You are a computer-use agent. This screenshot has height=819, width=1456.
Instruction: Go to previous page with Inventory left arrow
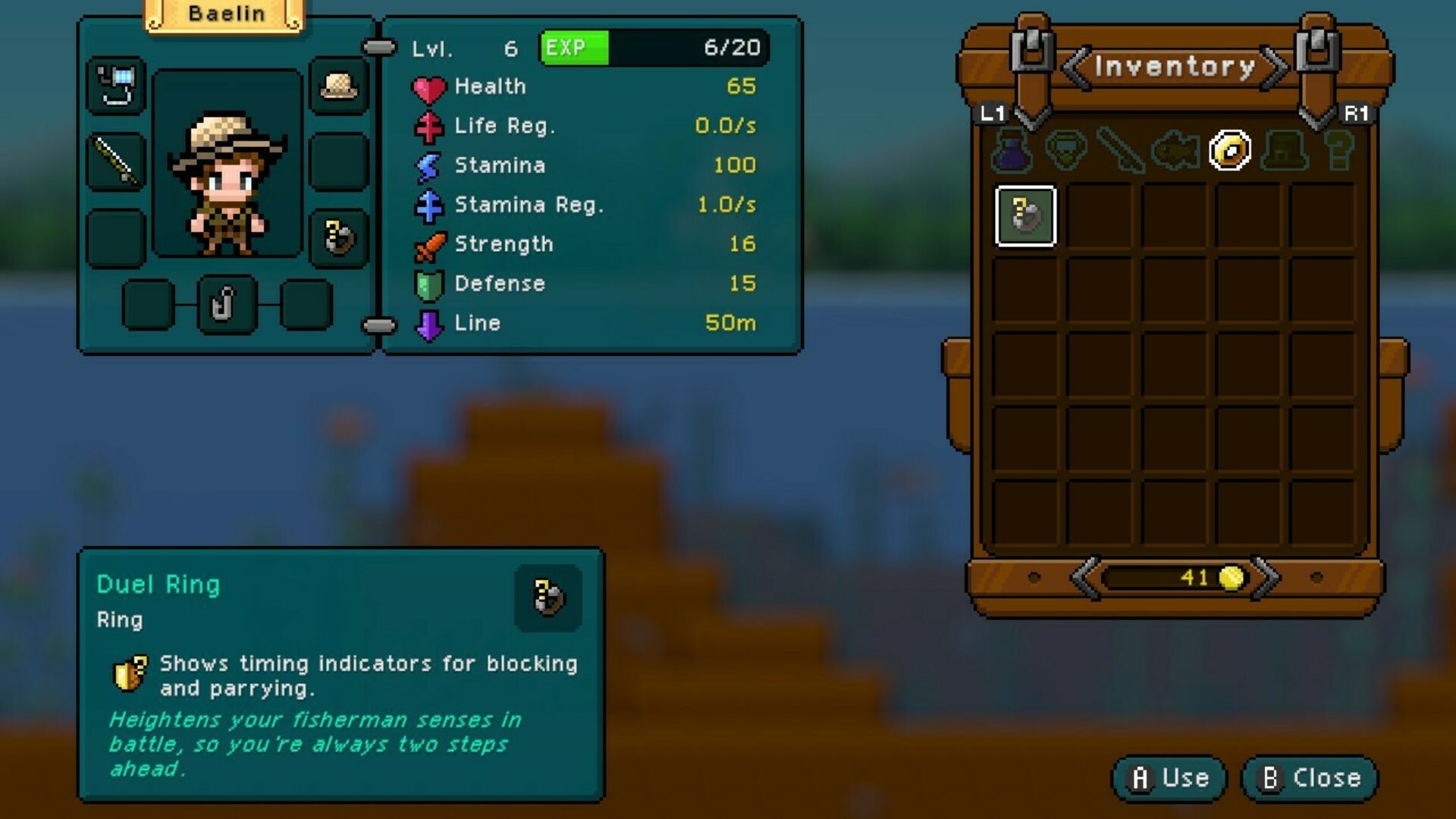[x=1077, y=67]
